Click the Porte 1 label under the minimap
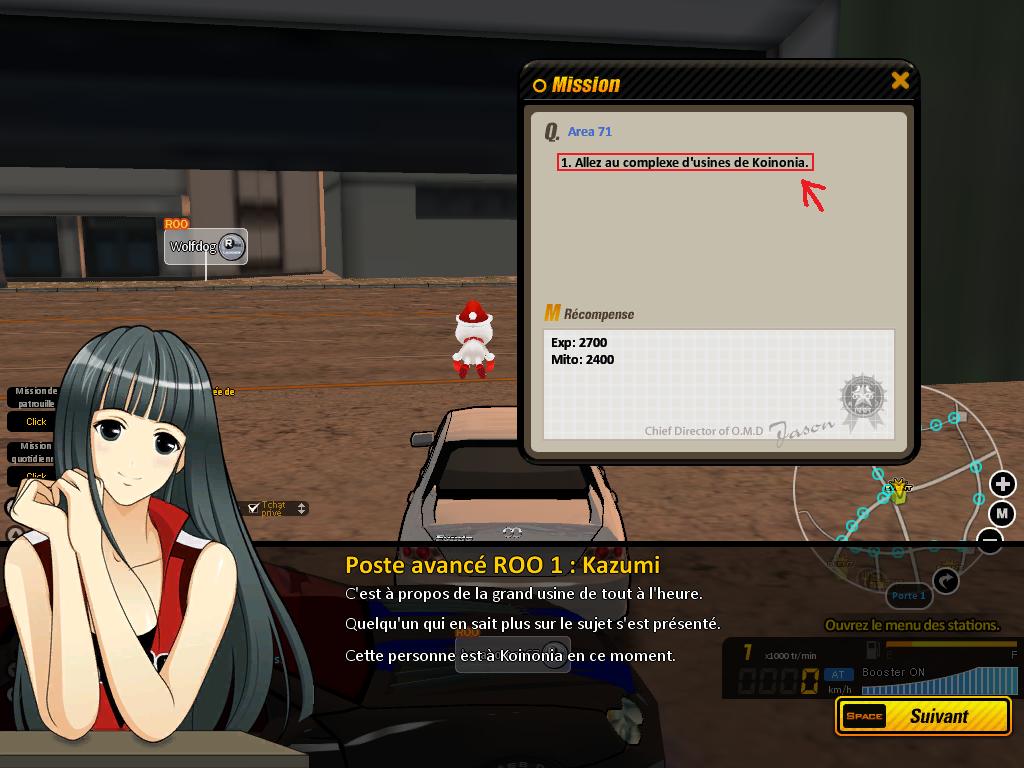This screenshot has width=1024, height=768. [908, 596]
